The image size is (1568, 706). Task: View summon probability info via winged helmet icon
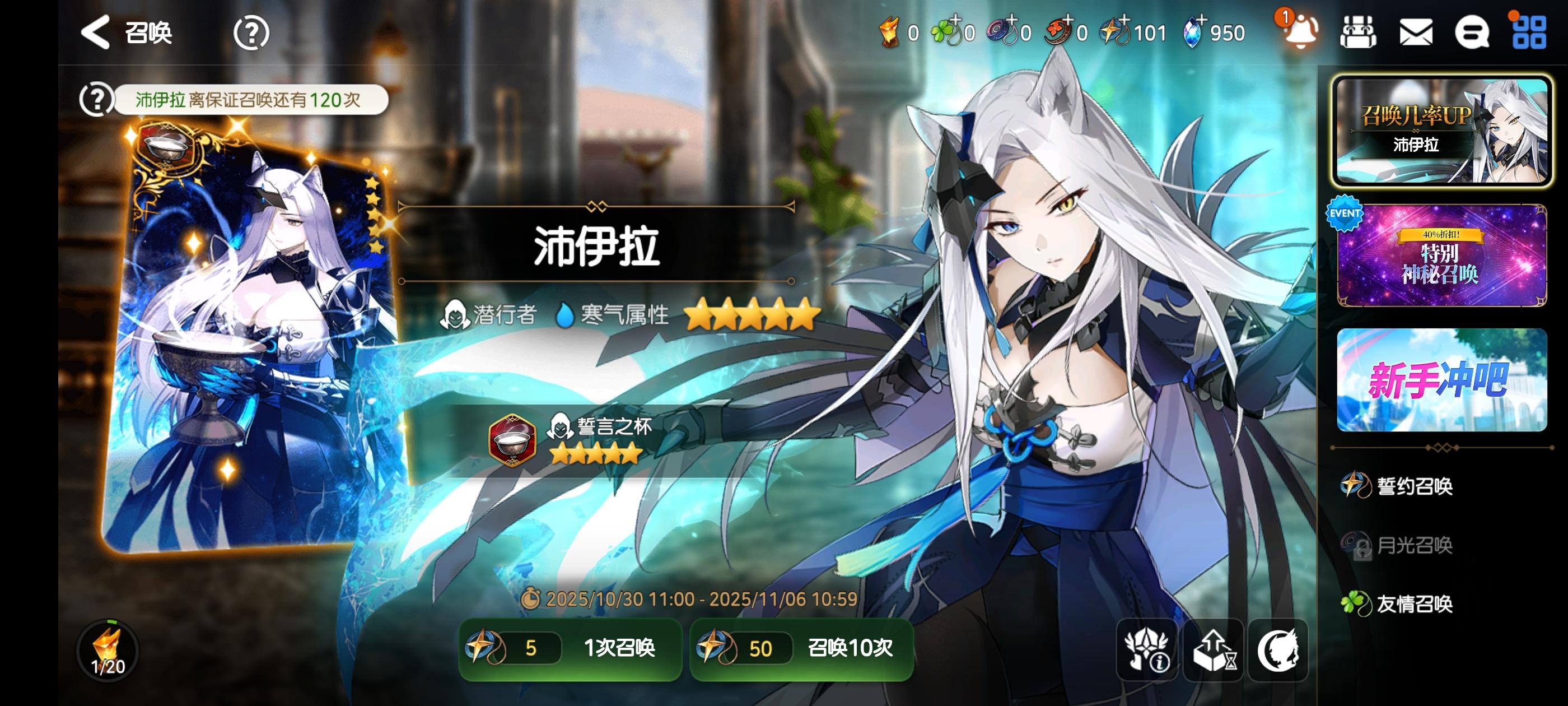[x=1147, y=651]
